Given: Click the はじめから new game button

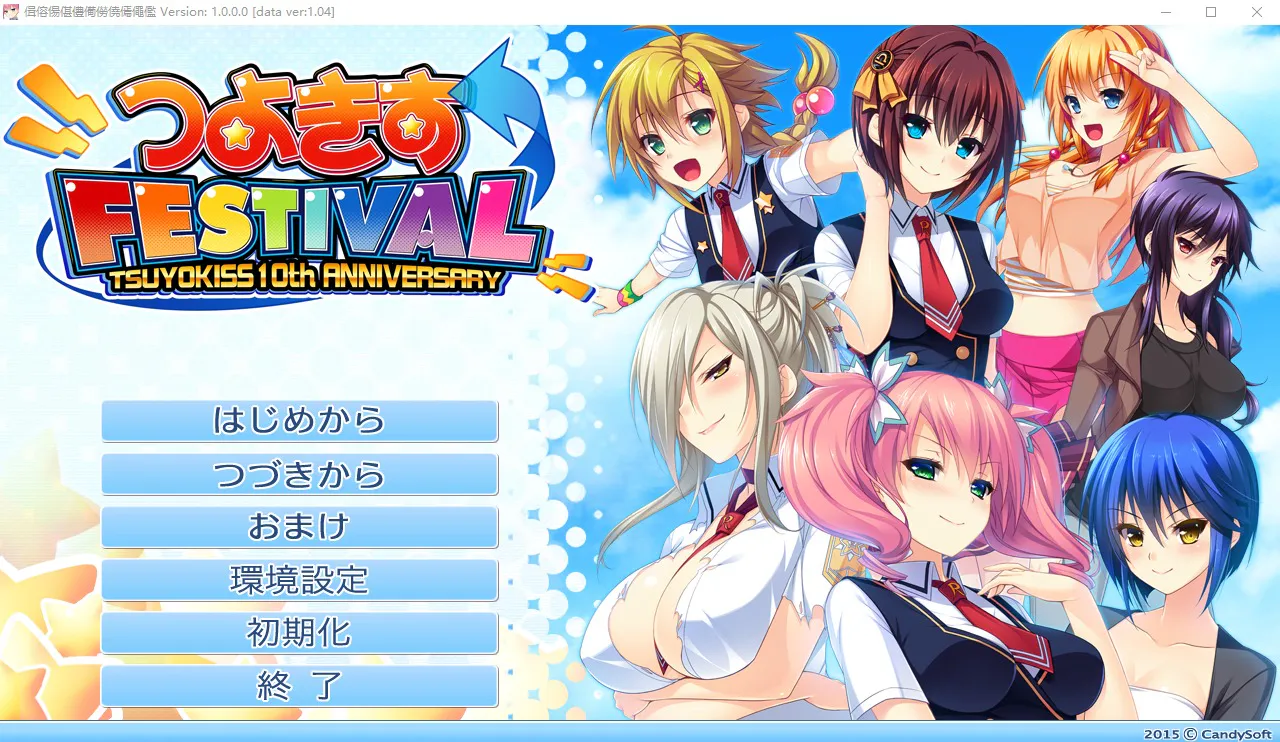Looking at the screenshot, I should (299, 421).
